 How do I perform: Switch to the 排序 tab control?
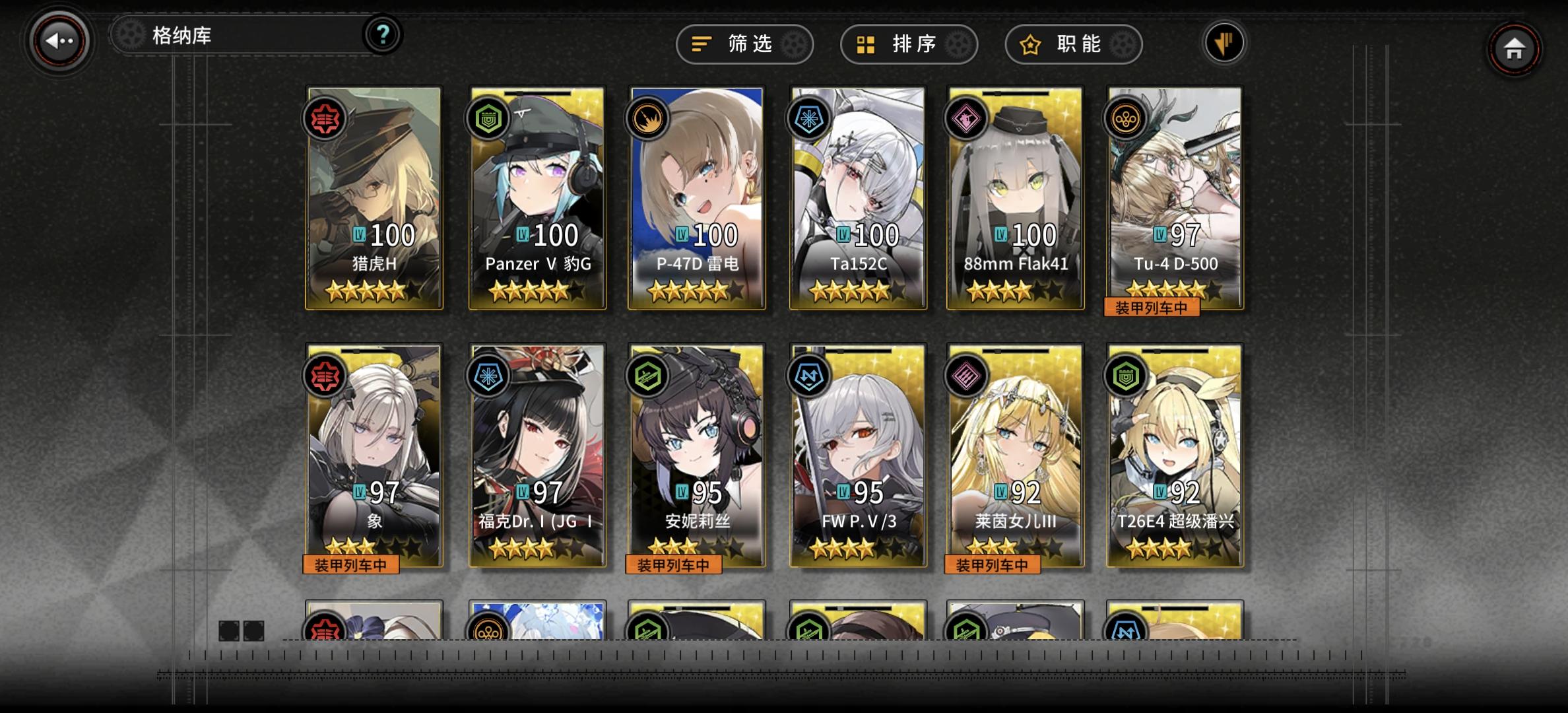coord(908,44)
